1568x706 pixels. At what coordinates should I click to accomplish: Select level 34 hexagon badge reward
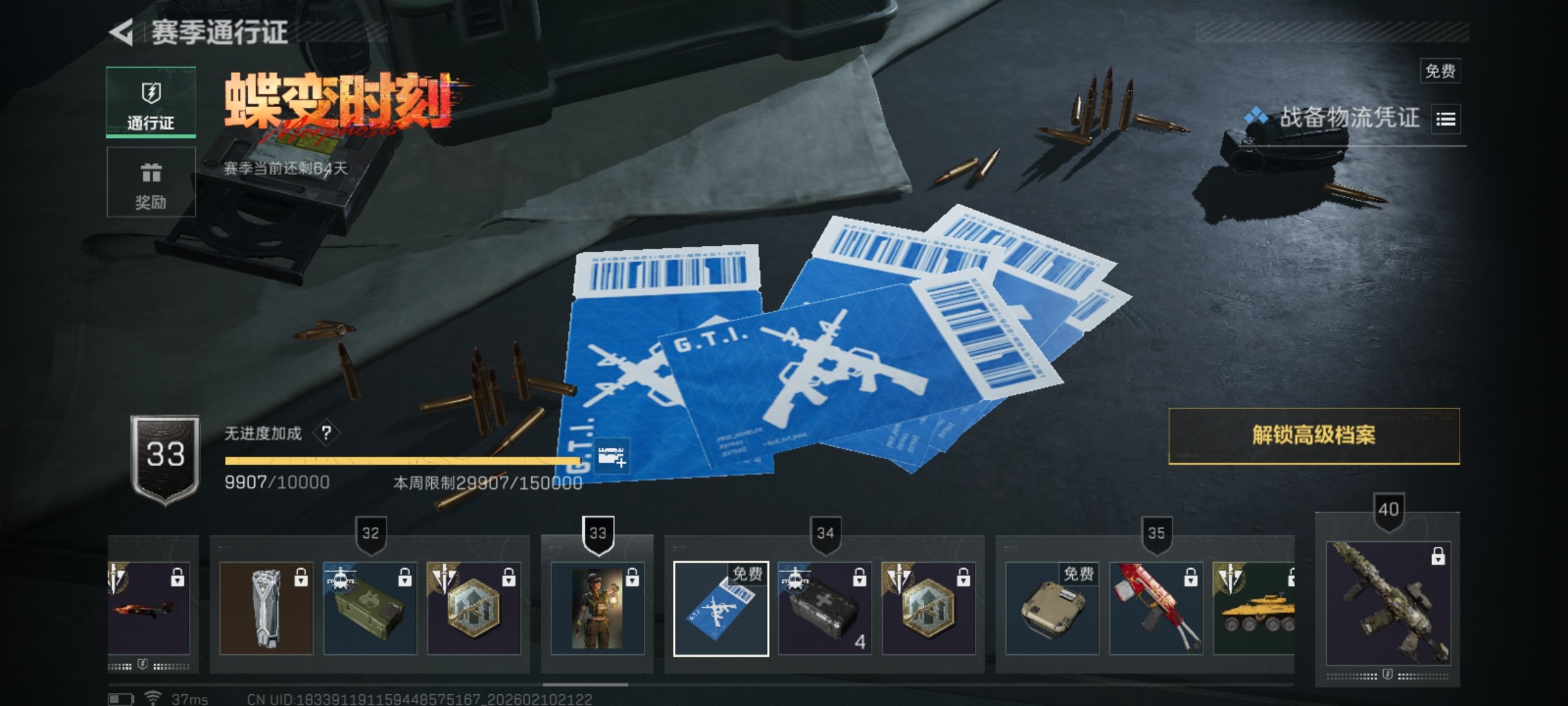[x=928, y=609]
